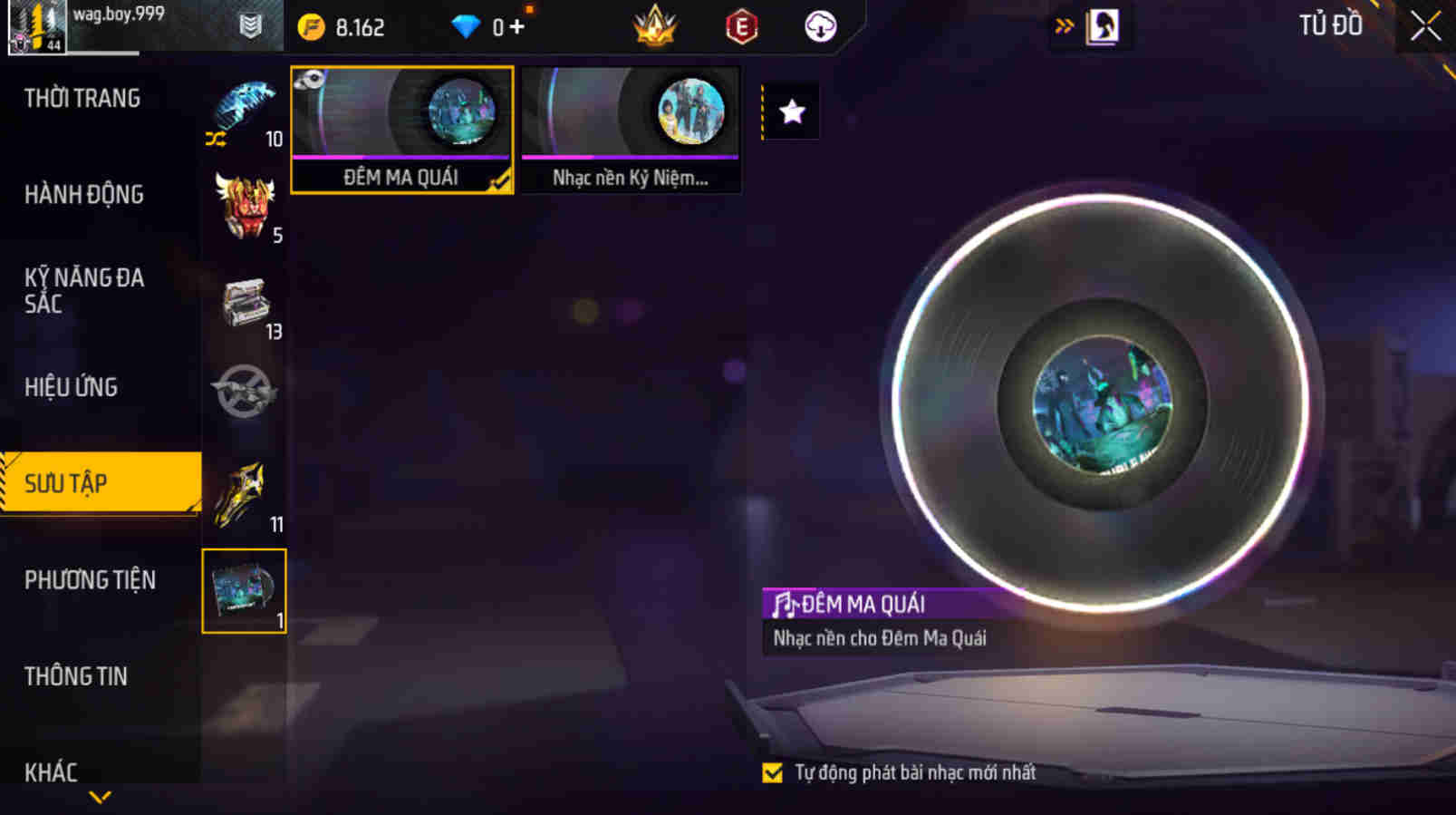Image resolution: width=1456 pixels, height=815 pixels.
Task: Toggle favorite star for Đêm Ma Quái
Action: point(793,110)
